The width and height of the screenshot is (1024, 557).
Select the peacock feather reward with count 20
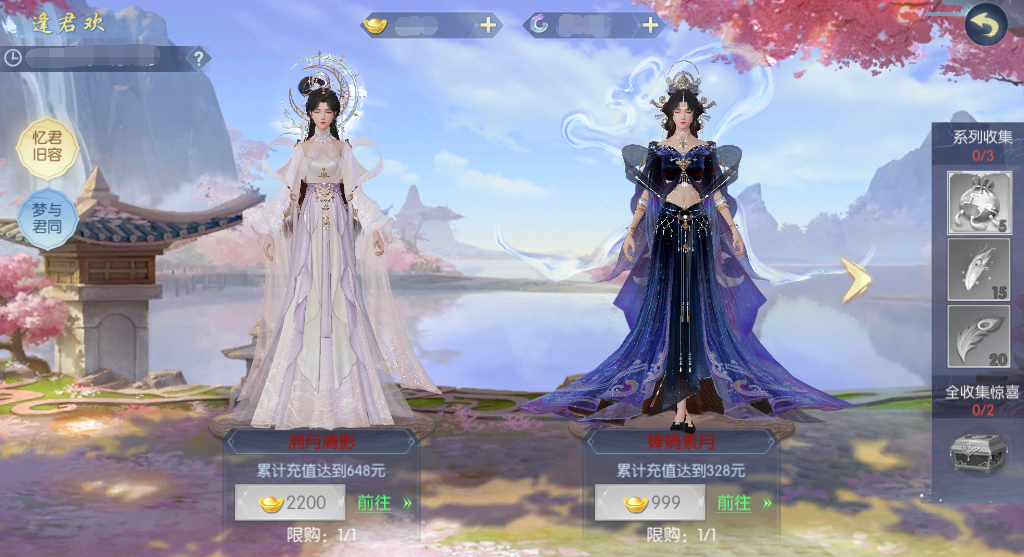point(978,336)
